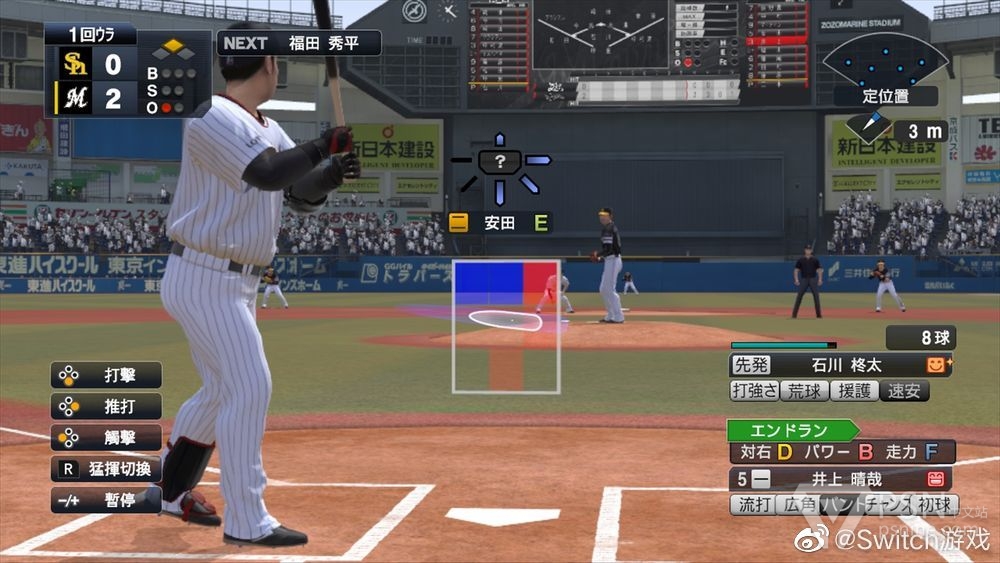Select the 荒球 pitcher ability tag

pos(804,391)
